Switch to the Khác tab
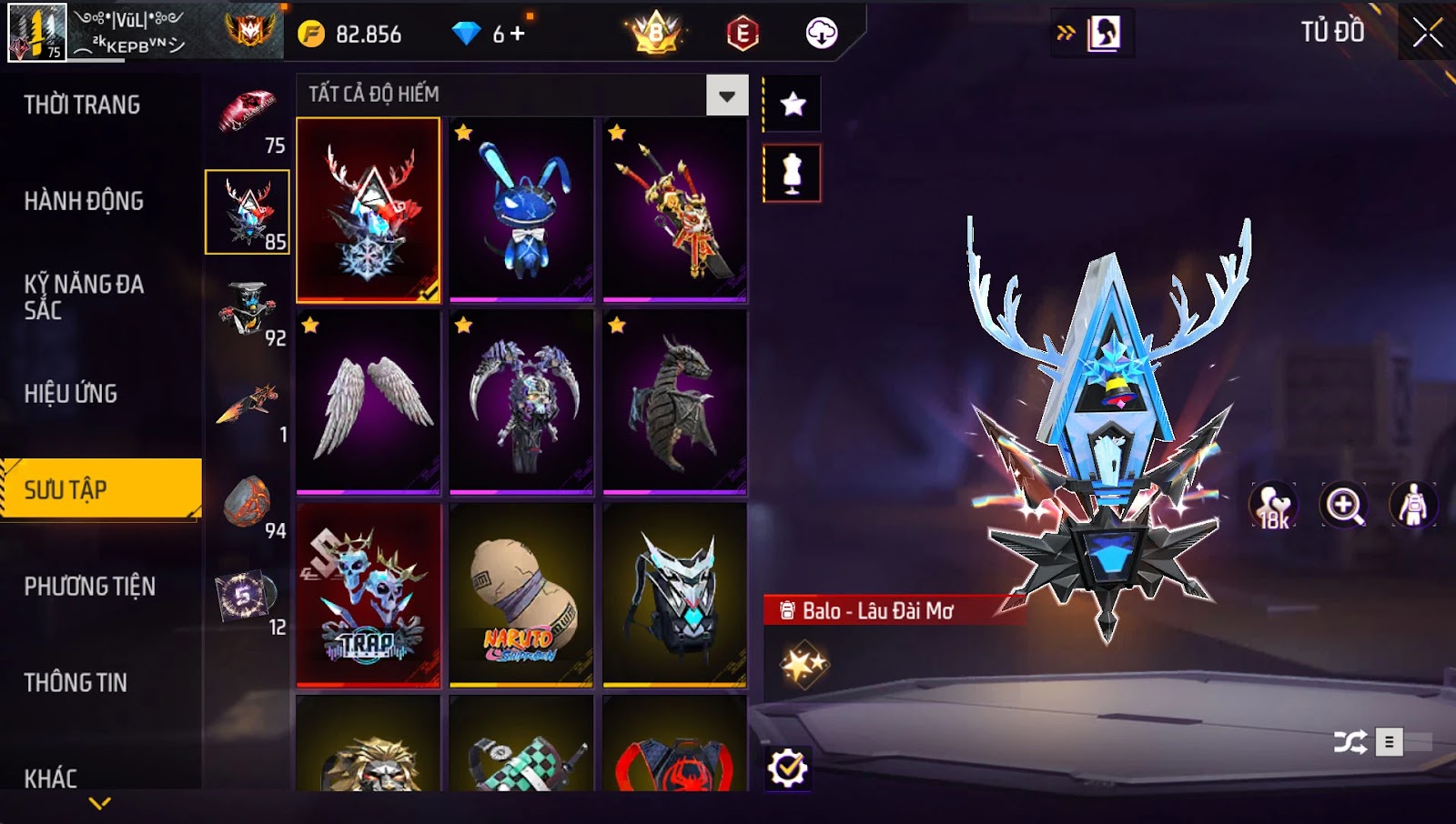Viewport: 1456px width, 824px height. [51, 779]
